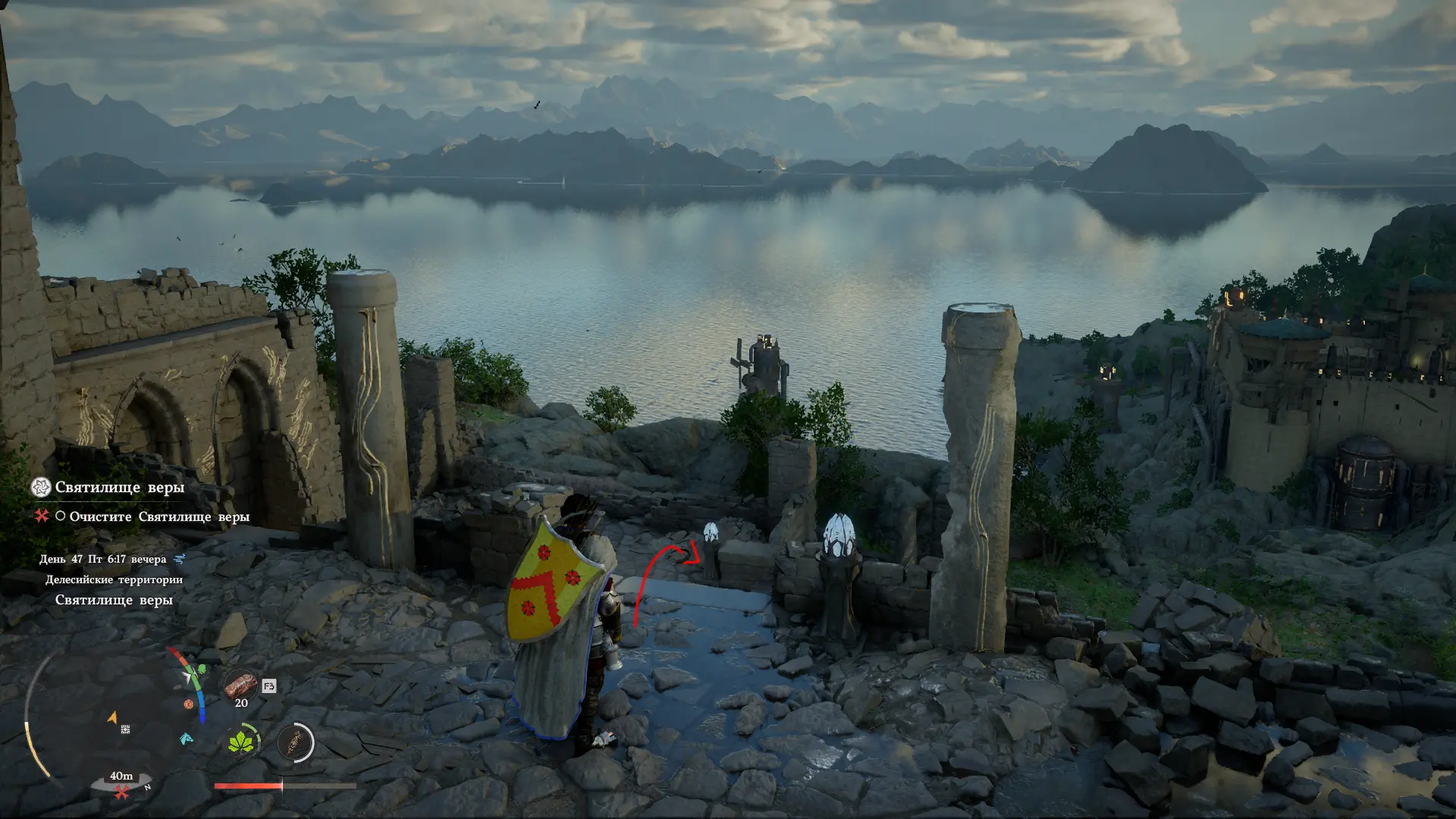
Task: Select the dried meat quick slot
Action: point(240,685)
